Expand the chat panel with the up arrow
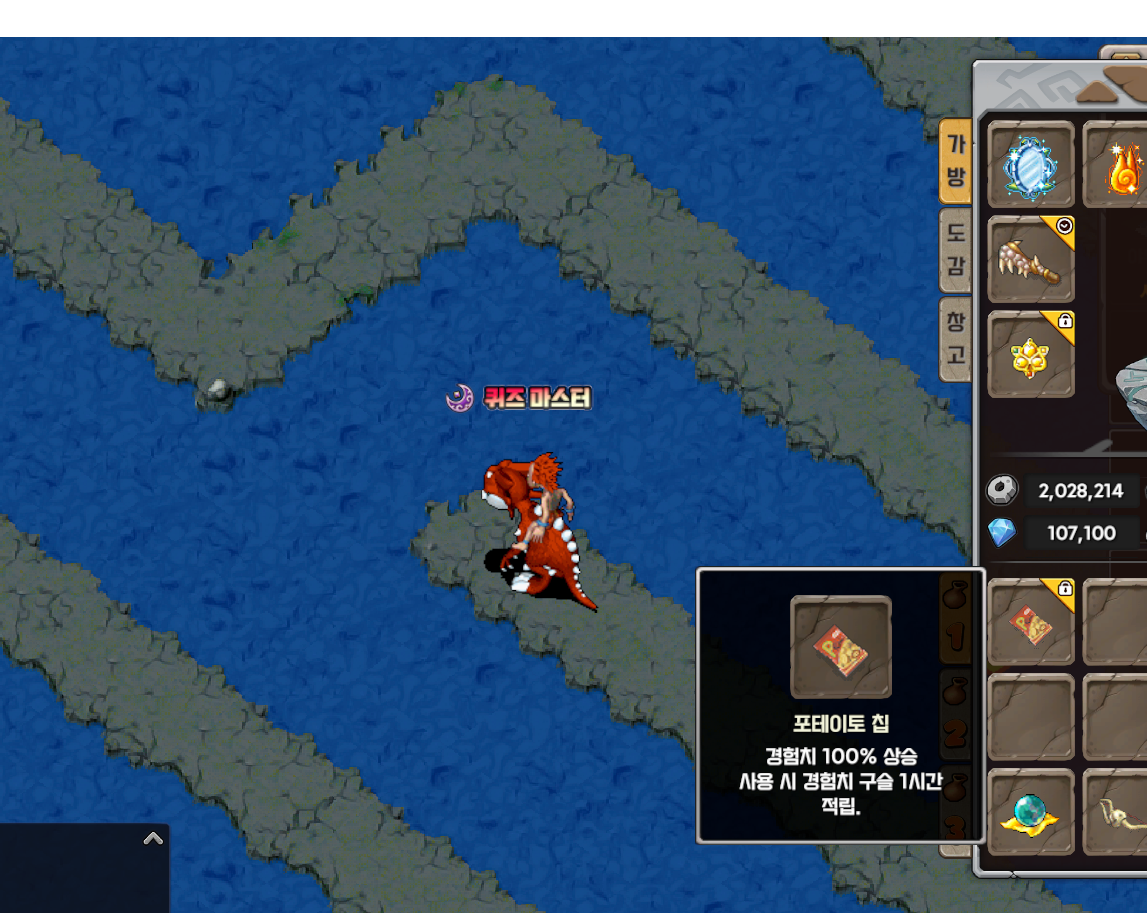This screenshot has width=1147, height=913. point(153,838)
